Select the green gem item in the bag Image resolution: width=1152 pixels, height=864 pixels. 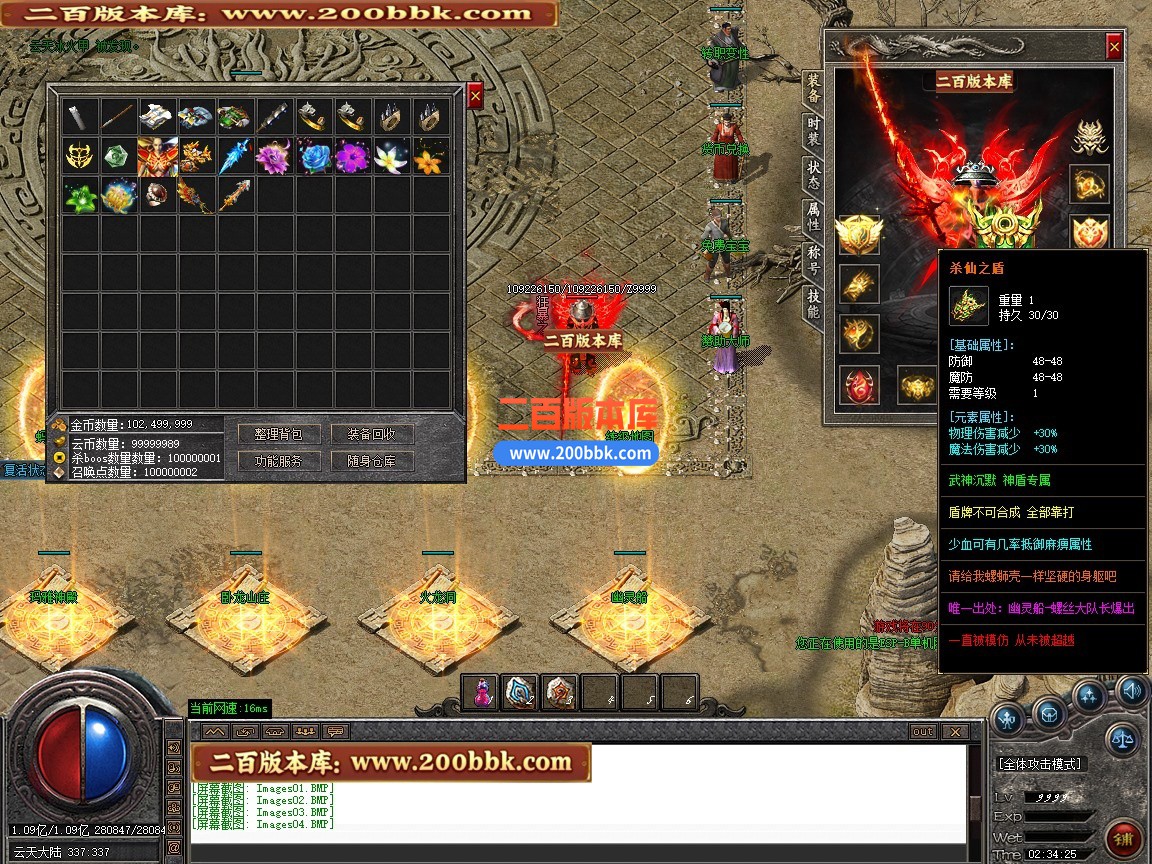pos(119,156)
